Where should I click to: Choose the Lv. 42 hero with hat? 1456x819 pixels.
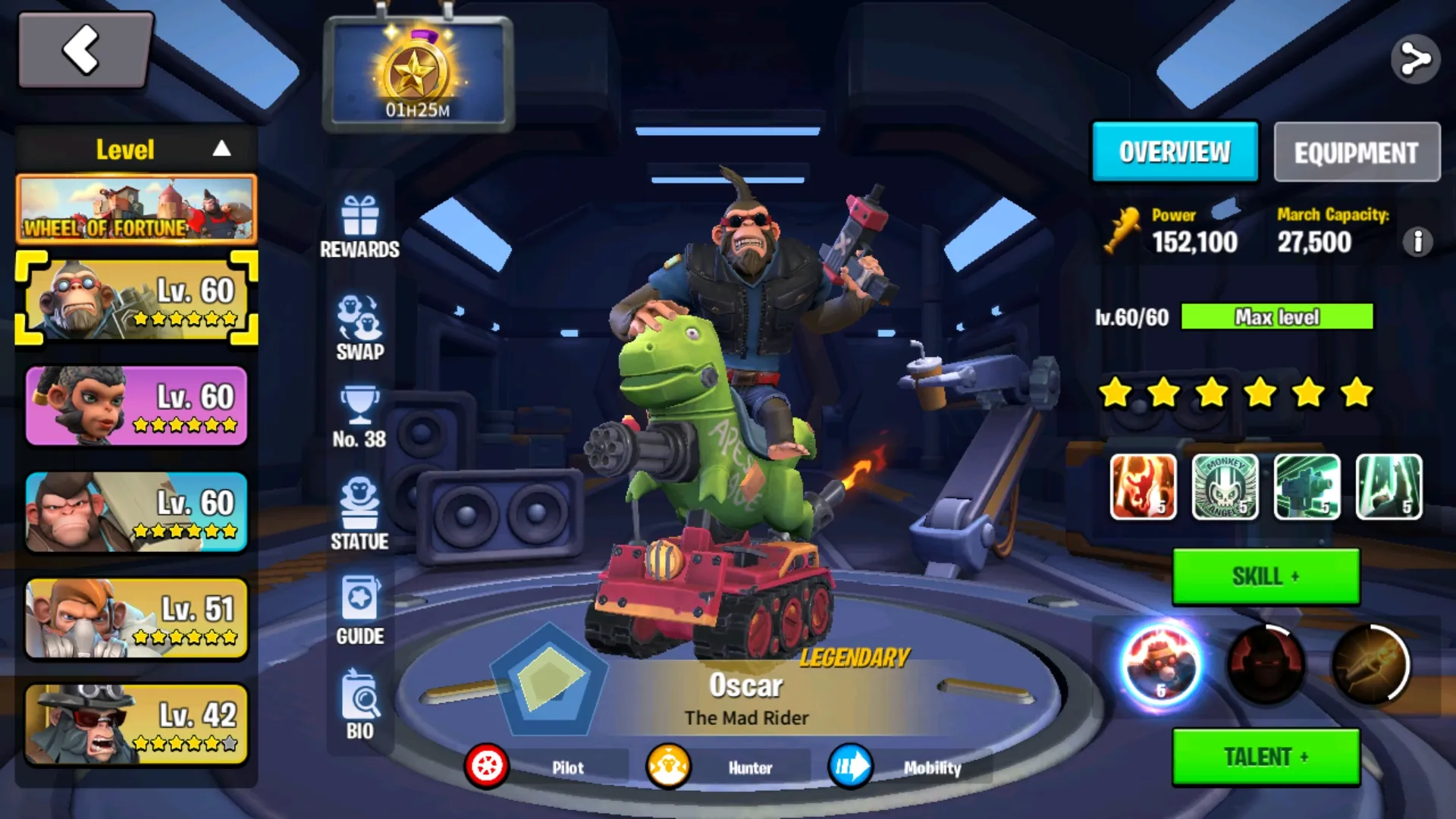(x=136, y=724)
